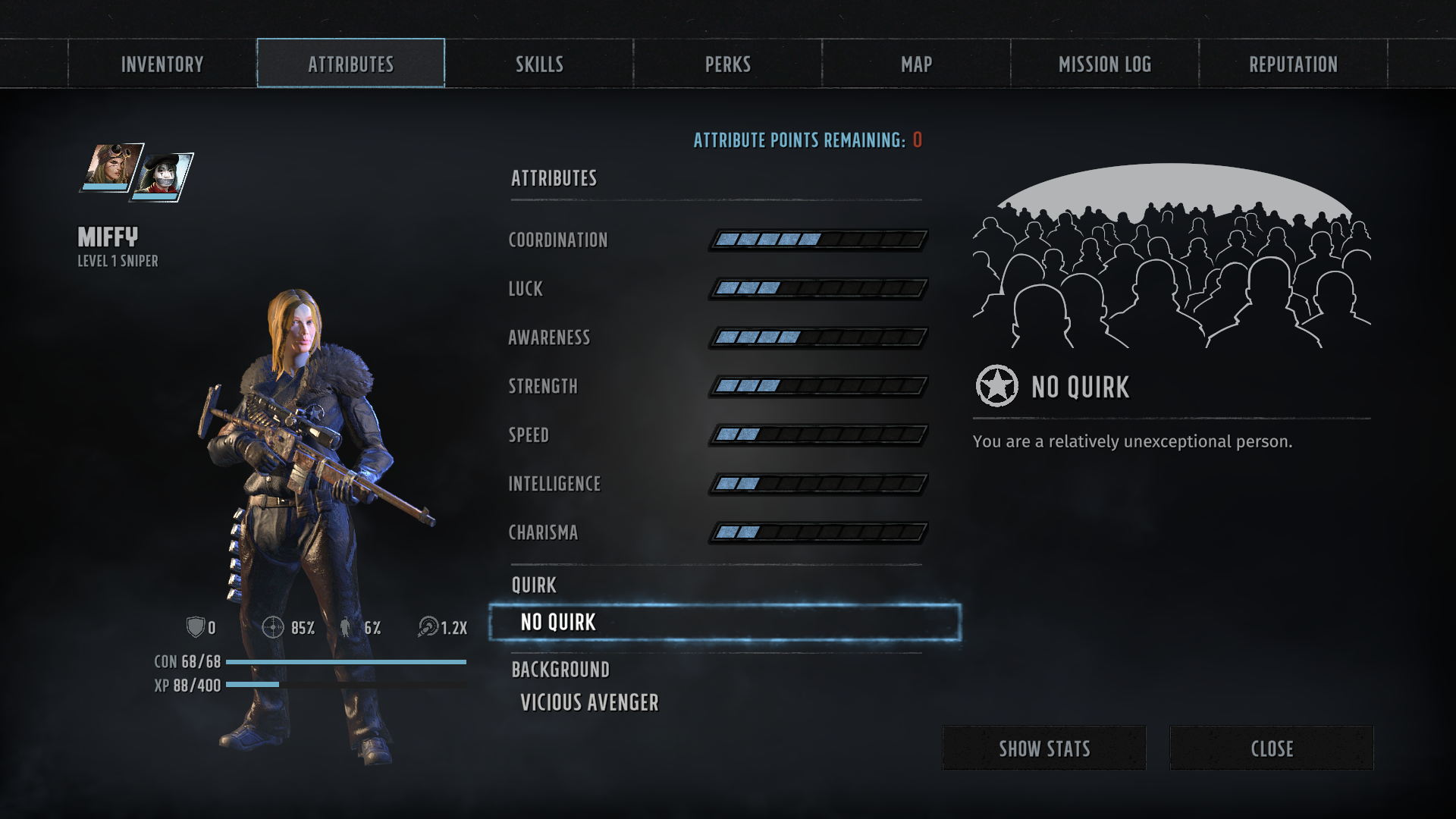
Task: Click the Show Stats button
Action: [1044, 748]
